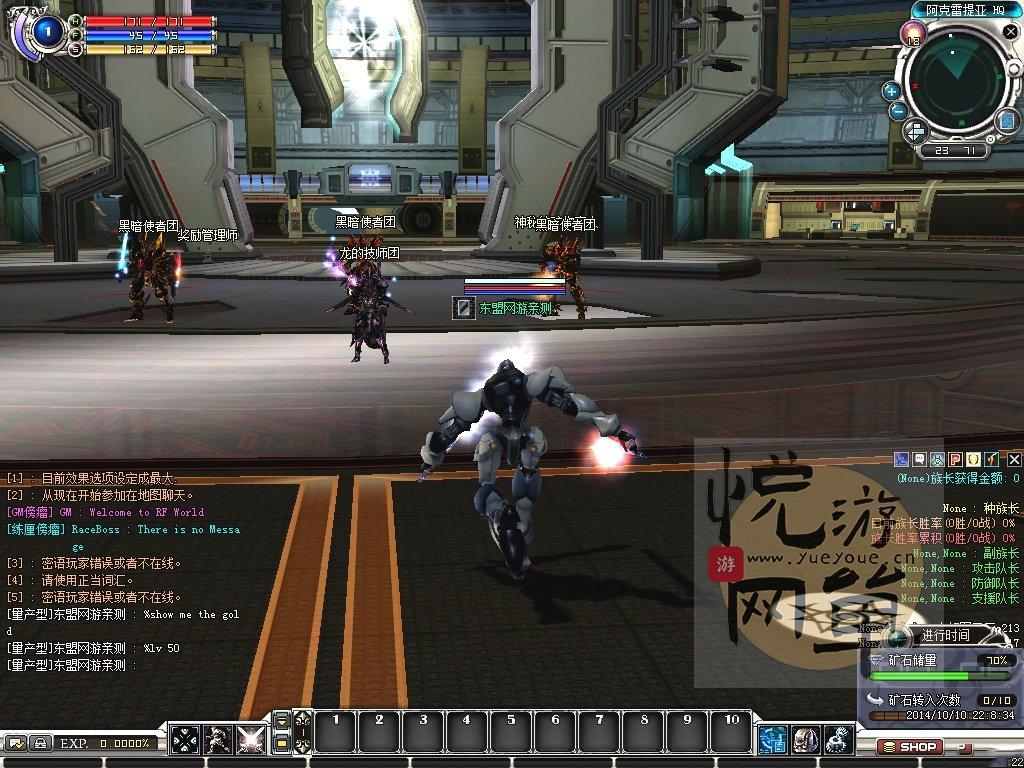Zoom in the radar minimap
Viewport: 1024px width, 768px height.
[891, 91]
